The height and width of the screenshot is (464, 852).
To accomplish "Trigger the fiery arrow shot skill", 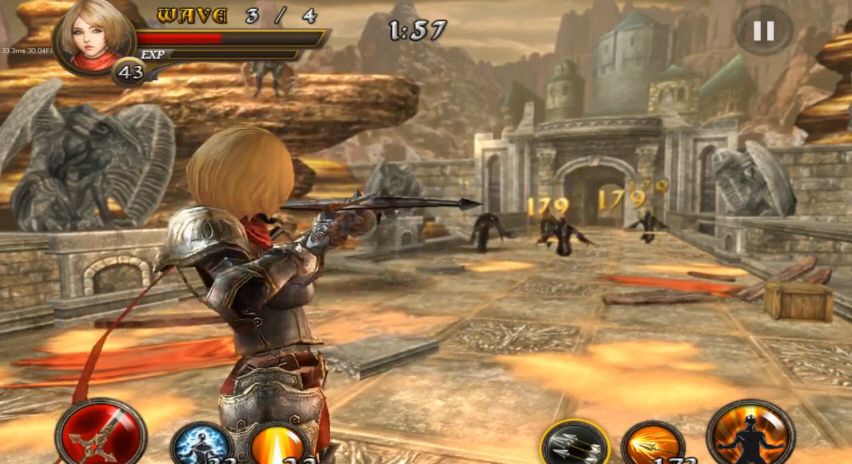I will tap(653, 444).
